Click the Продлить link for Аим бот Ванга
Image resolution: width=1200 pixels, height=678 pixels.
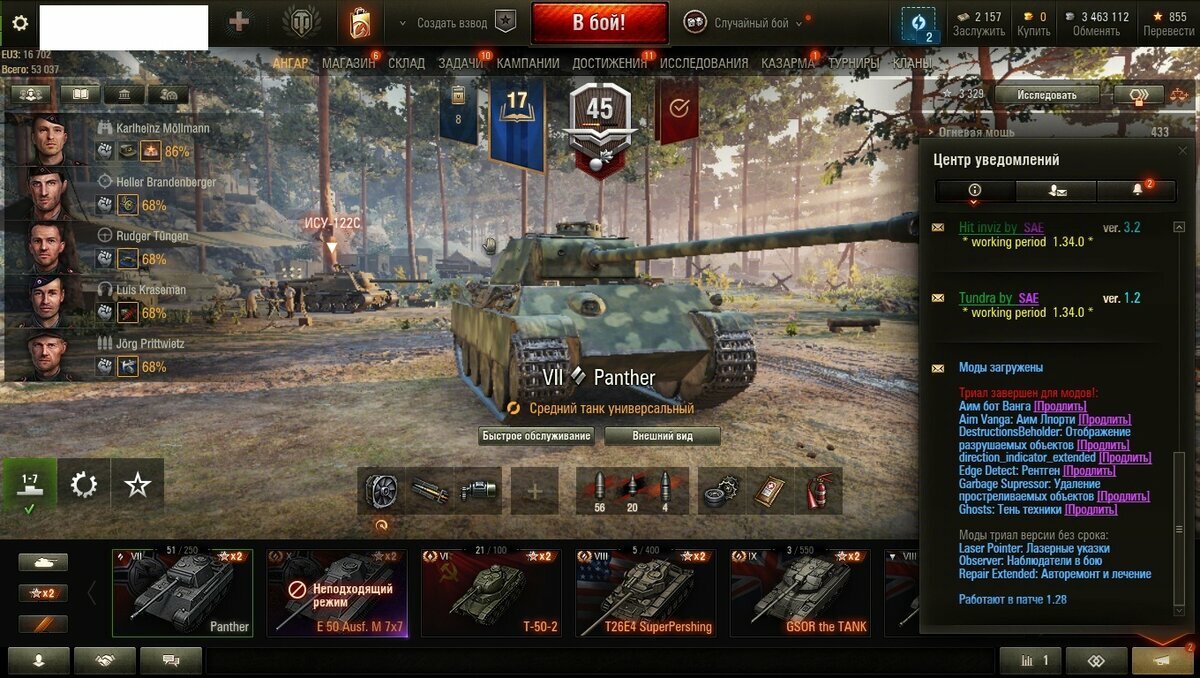click(x=1056, y=407)
